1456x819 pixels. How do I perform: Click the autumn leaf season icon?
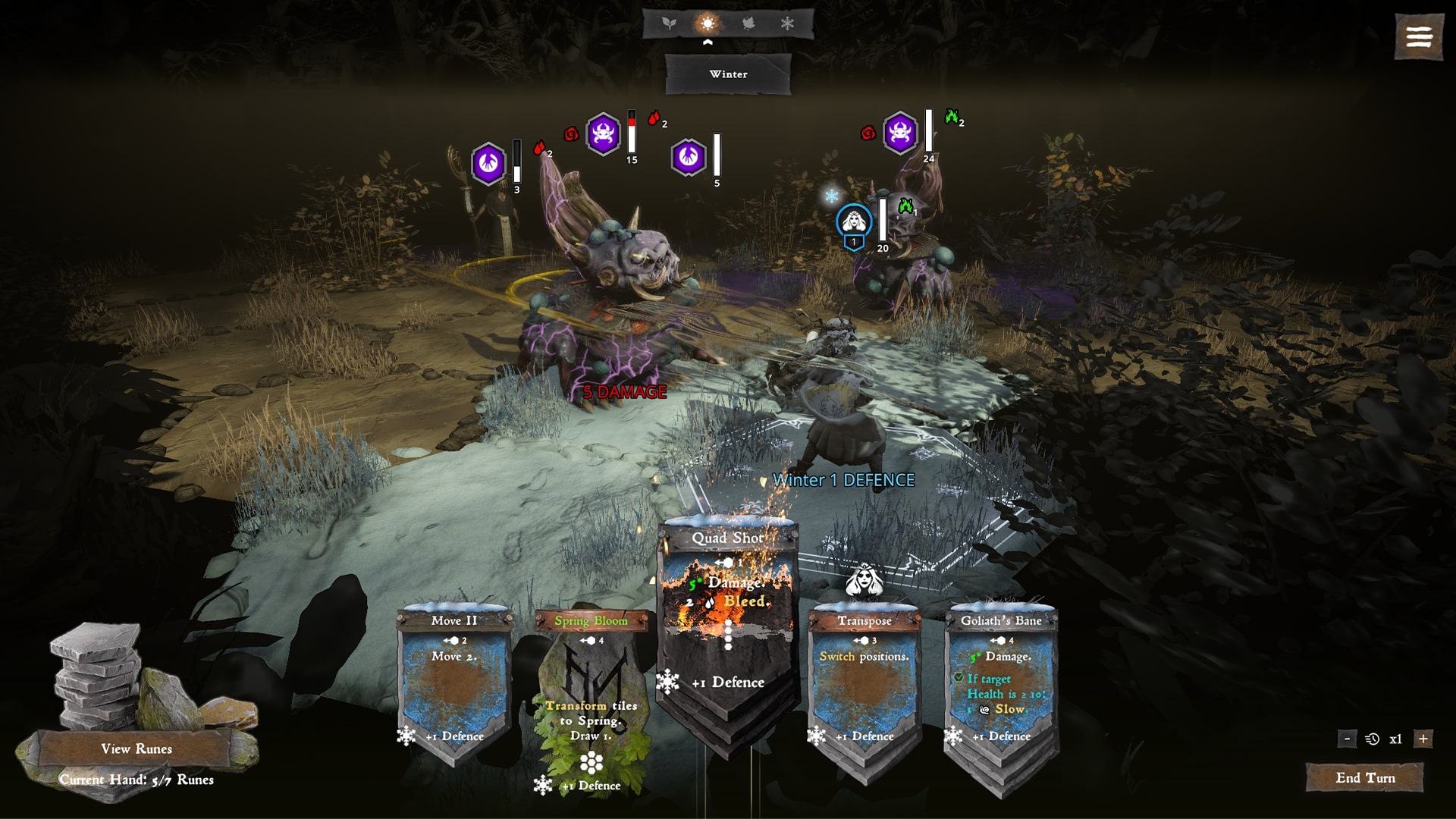(x=748, y=24)
